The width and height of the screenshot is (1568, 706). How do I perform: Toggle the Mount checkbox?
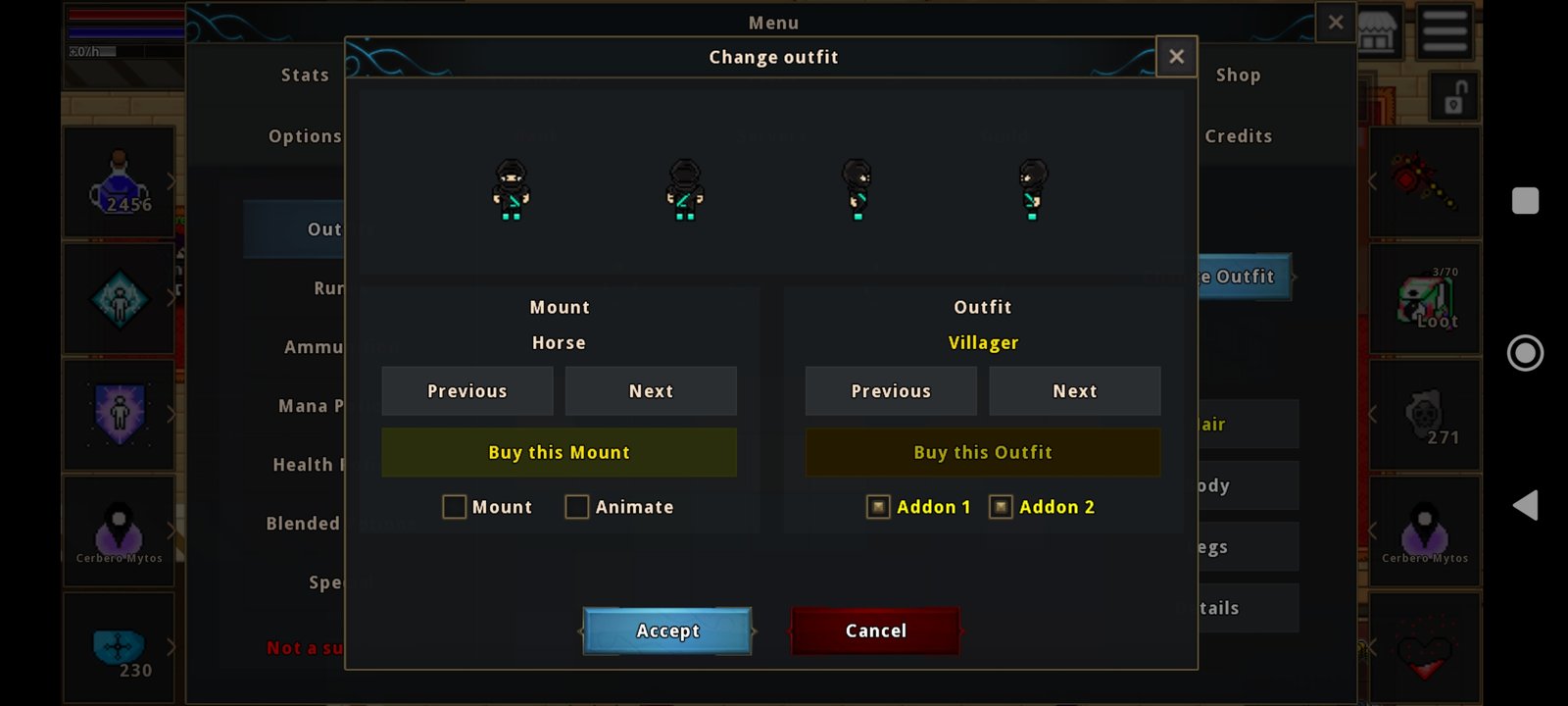point(455,507)
